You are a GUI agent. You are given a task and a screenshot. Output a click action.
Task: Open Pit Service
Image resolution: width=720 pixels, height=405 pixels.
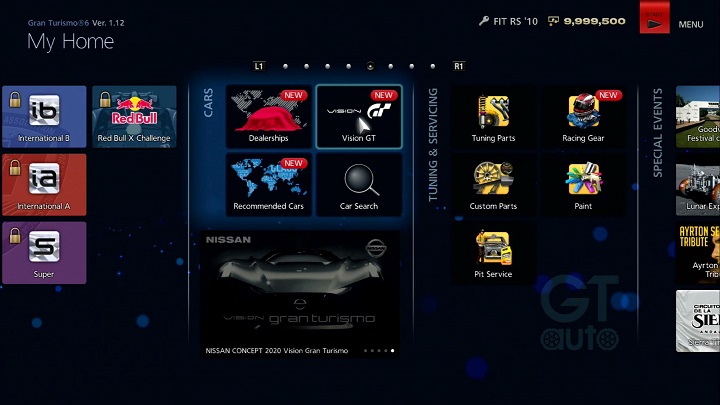click(493, 252)
